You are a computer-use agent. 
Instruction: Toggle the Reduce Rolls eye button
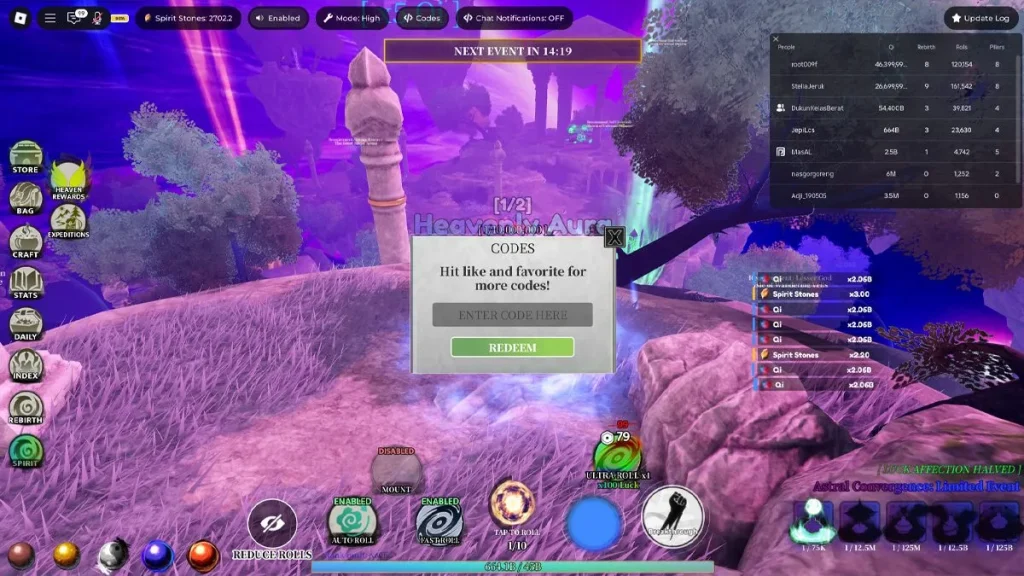pos(272,523)
